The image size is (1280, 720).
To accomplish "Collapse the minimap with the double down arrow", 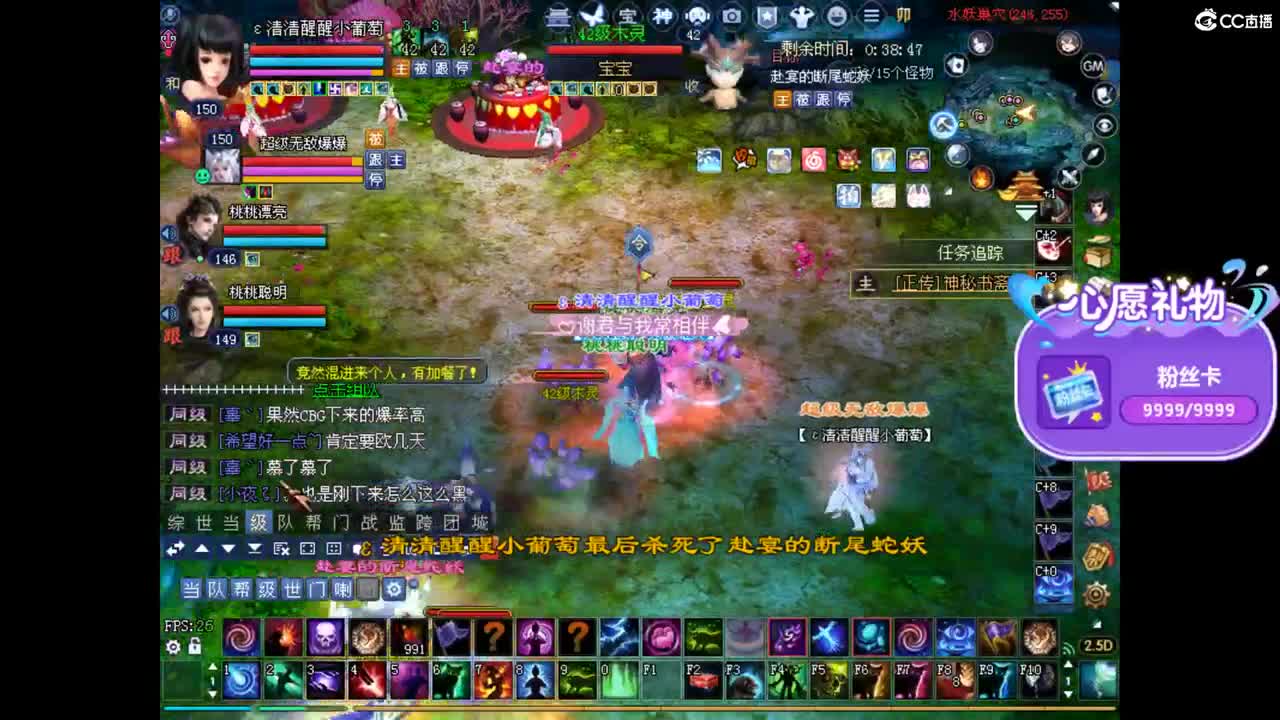I will click(x=1025, y=212).
